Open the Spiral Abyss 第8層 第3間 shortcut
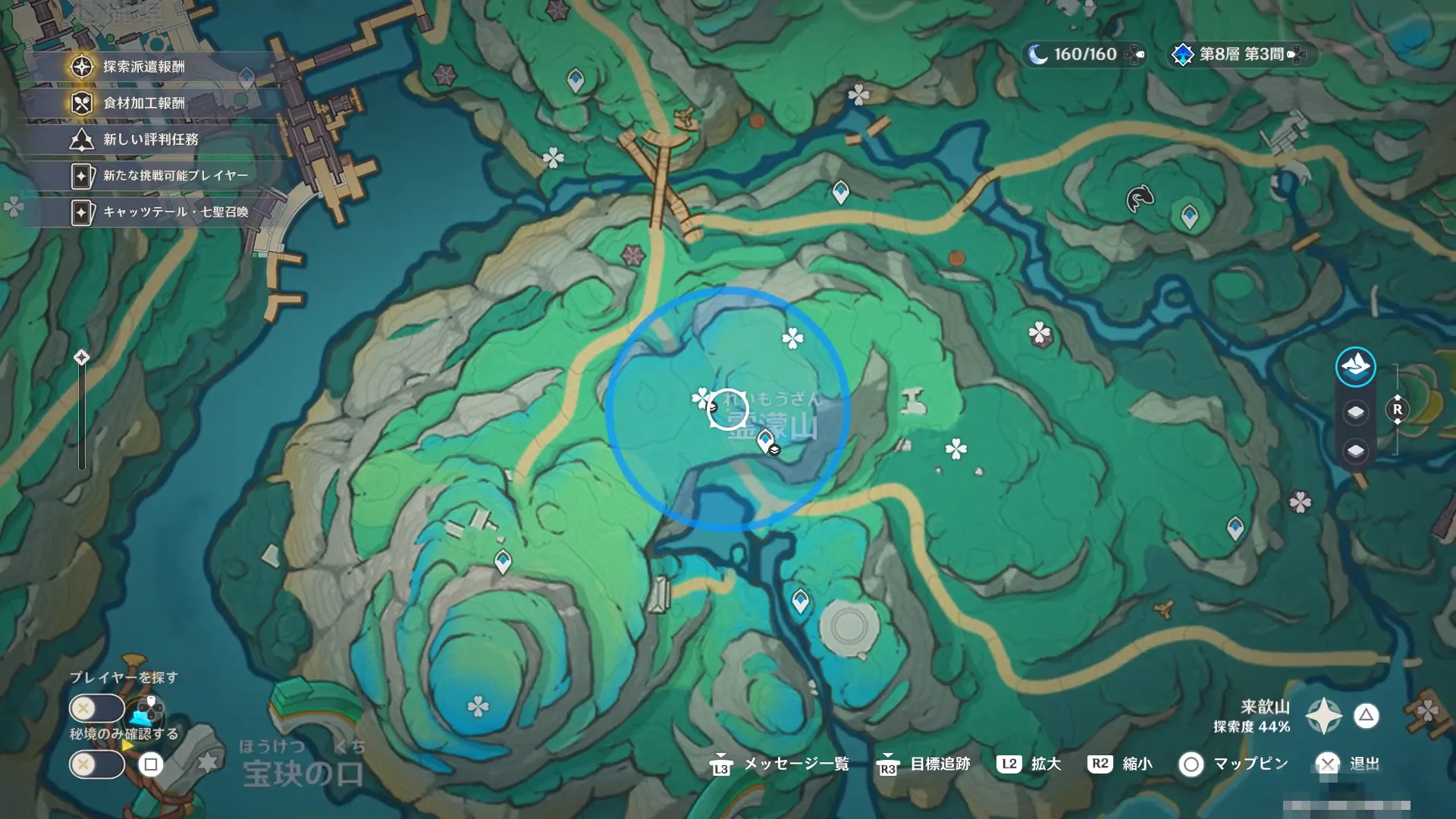 [x=1241, y=55]
